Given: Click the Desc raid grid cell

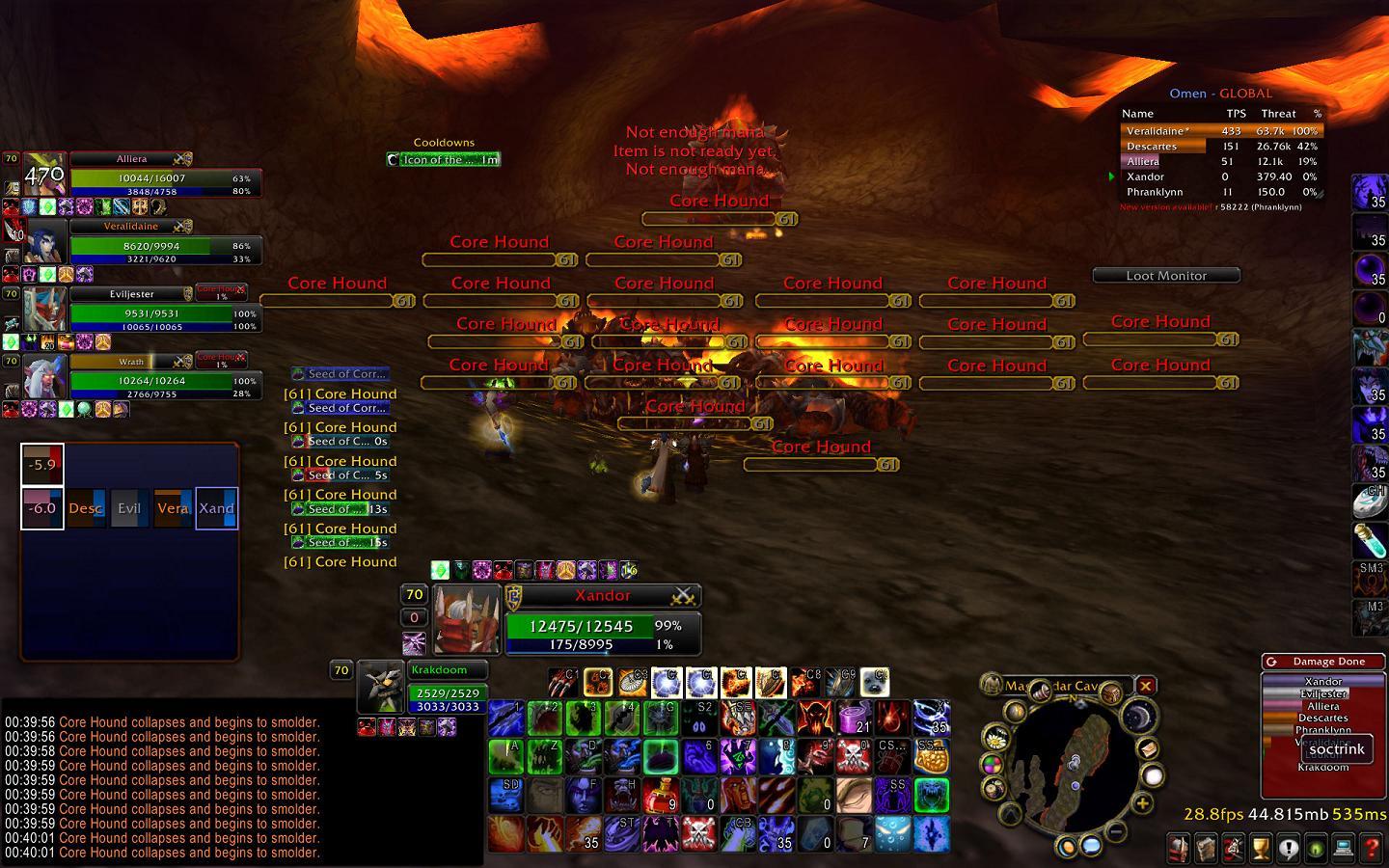Looking at the screenshot, I should pos(86,508).
